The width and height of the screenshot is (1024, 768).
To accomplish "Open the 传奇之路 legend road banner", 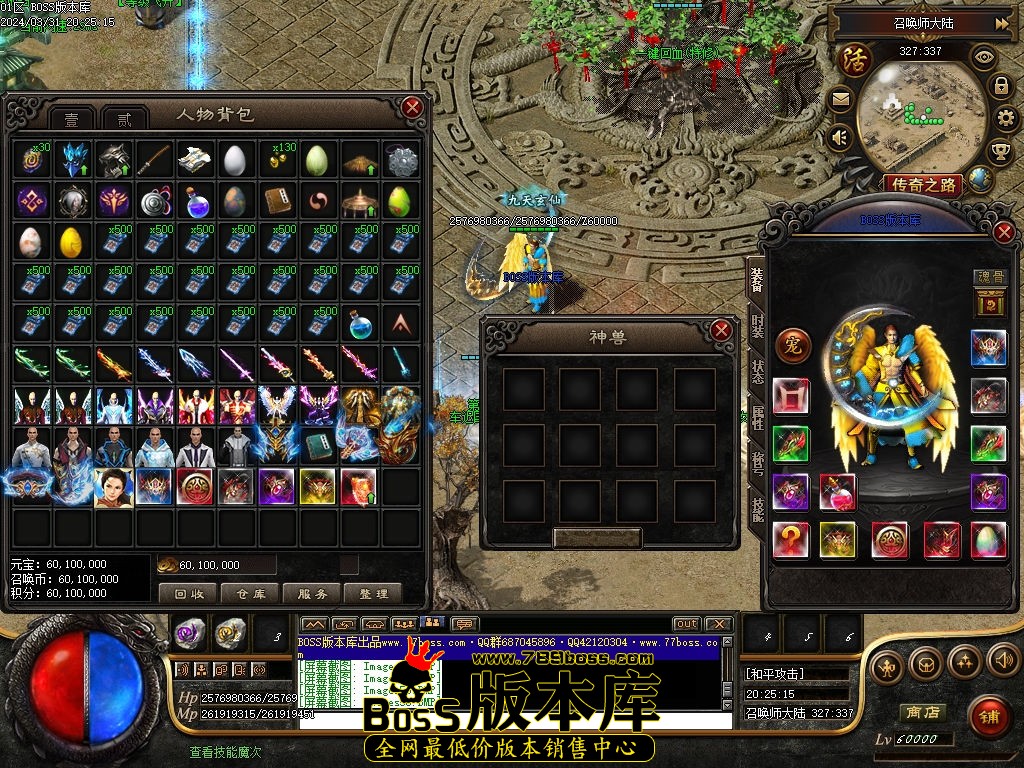I will (922, 185).
